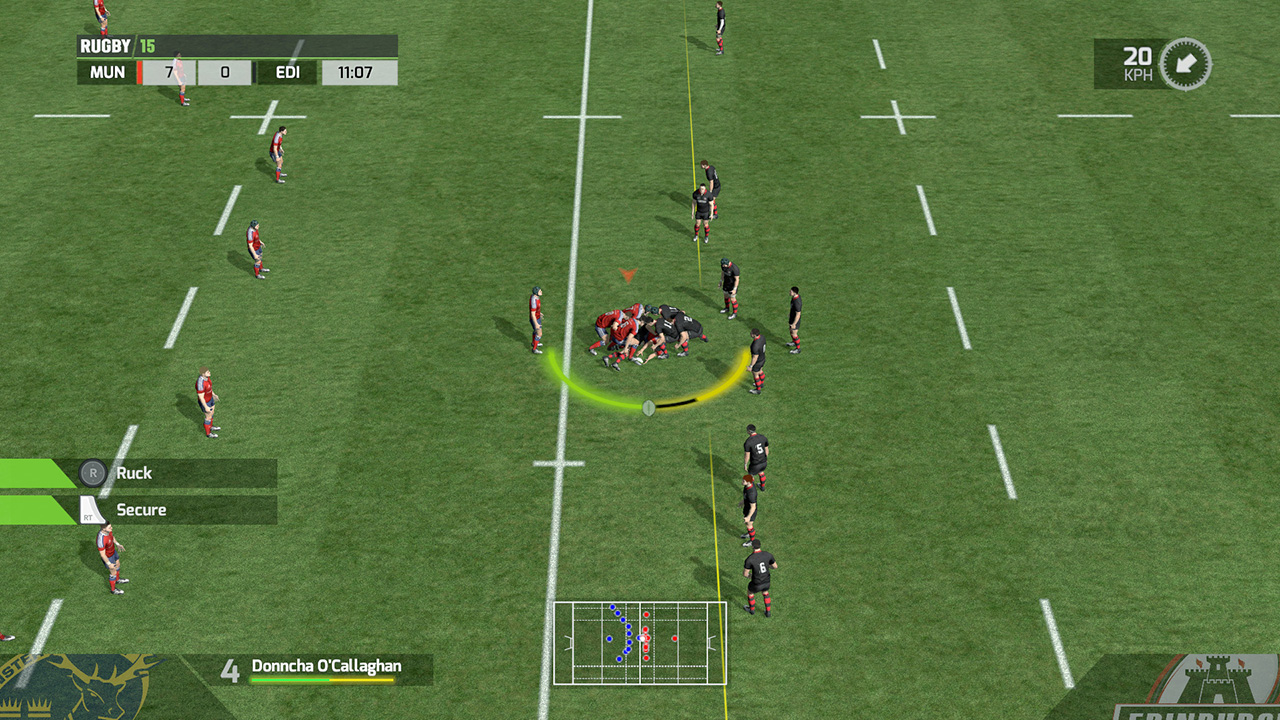Click the RT trigger icon beside Secure

point(89,509)
